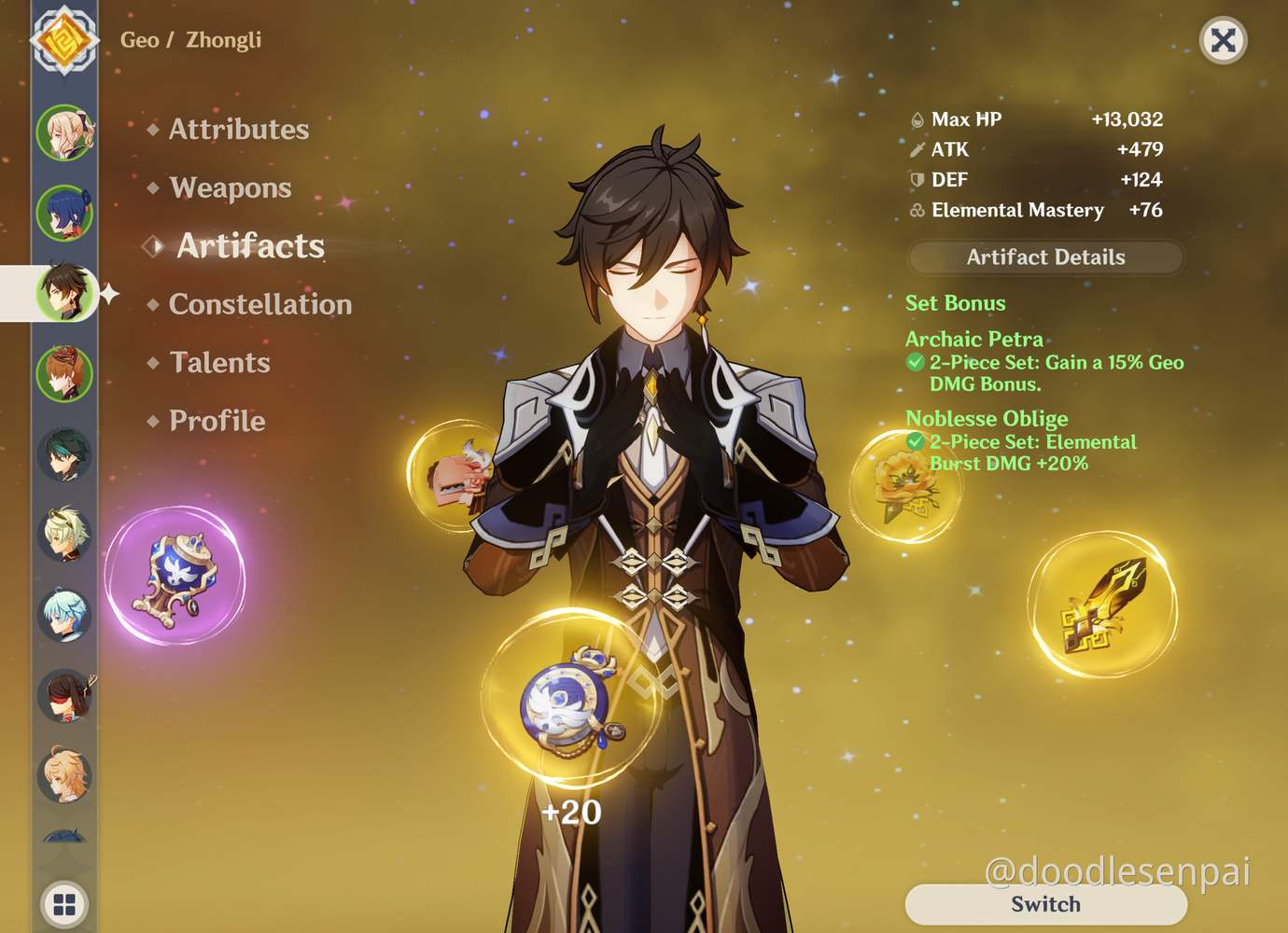
Task: Open the Constellation section
Action: point(259,304)
